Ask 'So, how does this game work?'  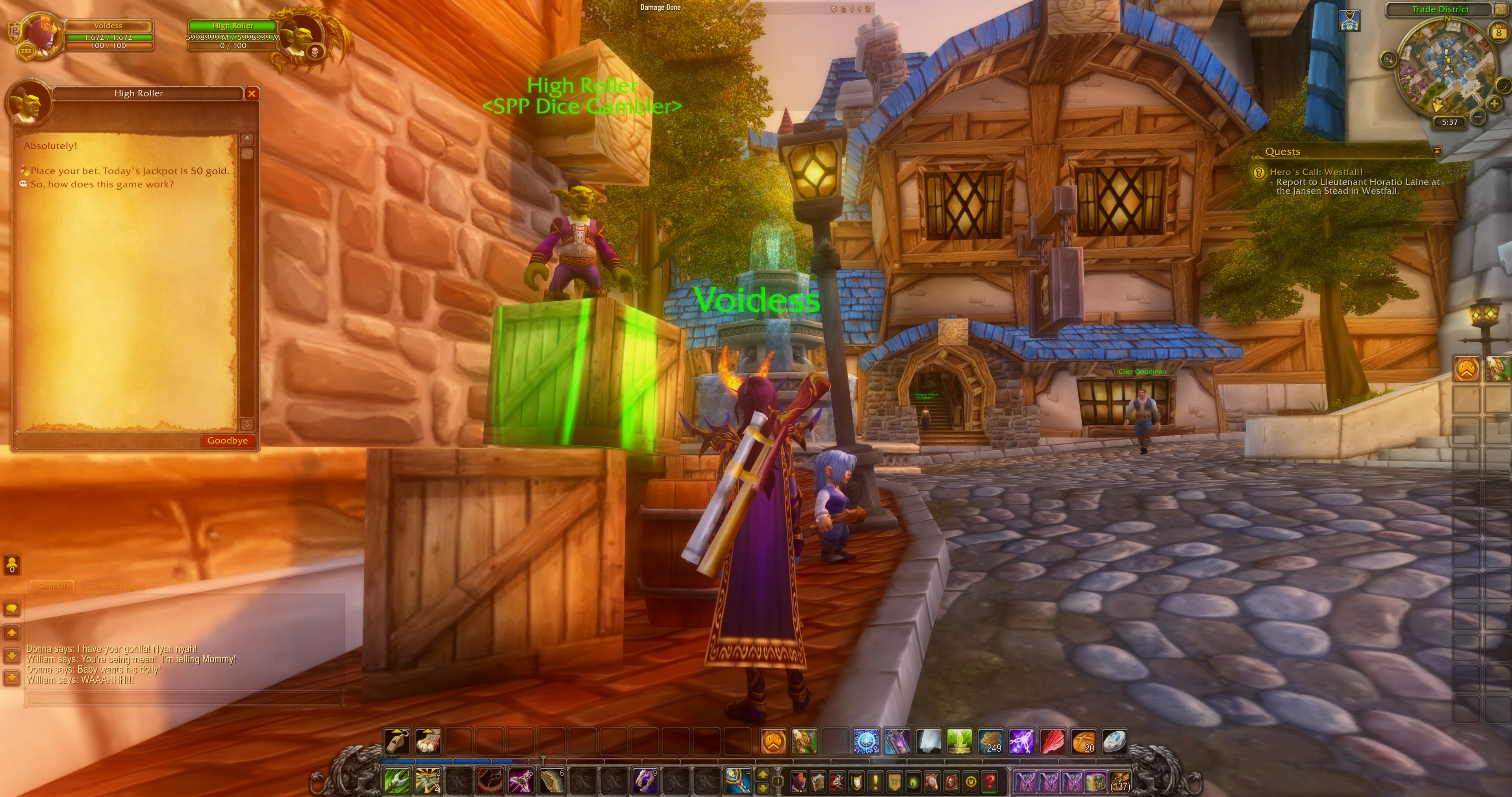tap(102, 184)
